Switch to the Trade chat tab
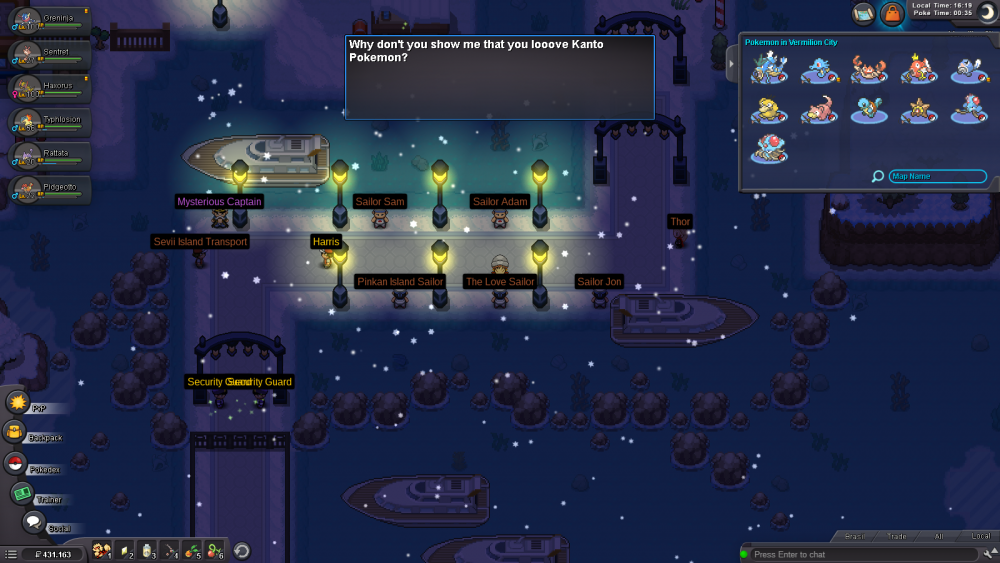Image resolution: width=1000 pixels, height=563 pixels. [897, 537]
